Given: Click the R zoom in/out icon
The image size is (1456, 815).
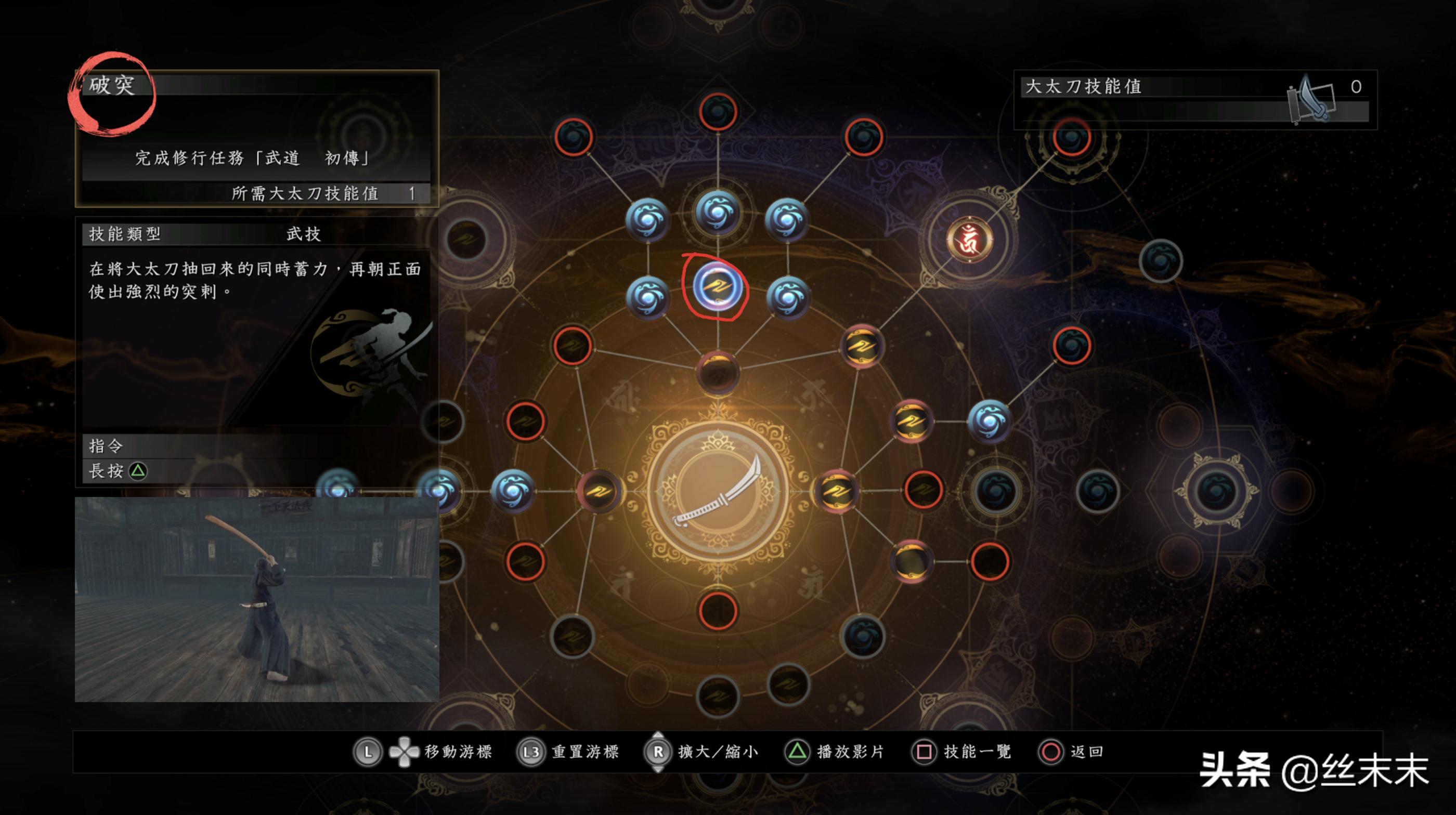Looking at the screenshot, I should click(x=657, y=752).
